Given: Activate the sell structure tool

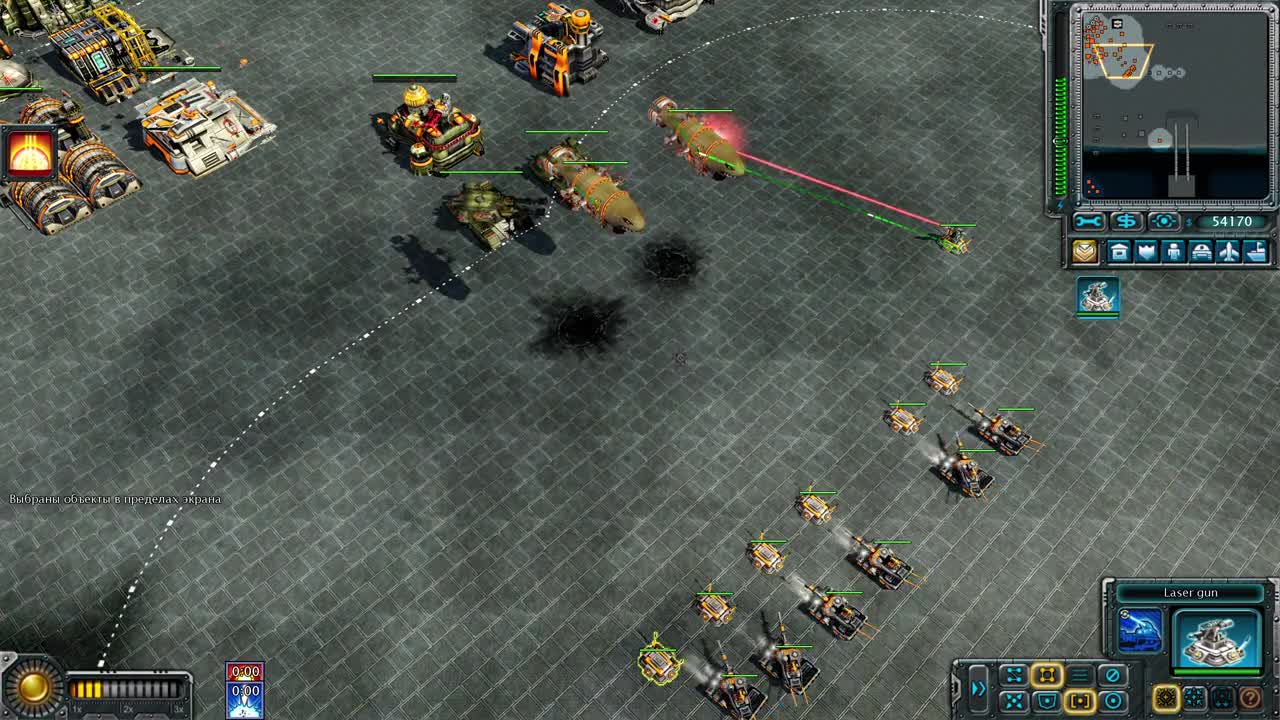Looking at the screenshot, I should 1127,222.
